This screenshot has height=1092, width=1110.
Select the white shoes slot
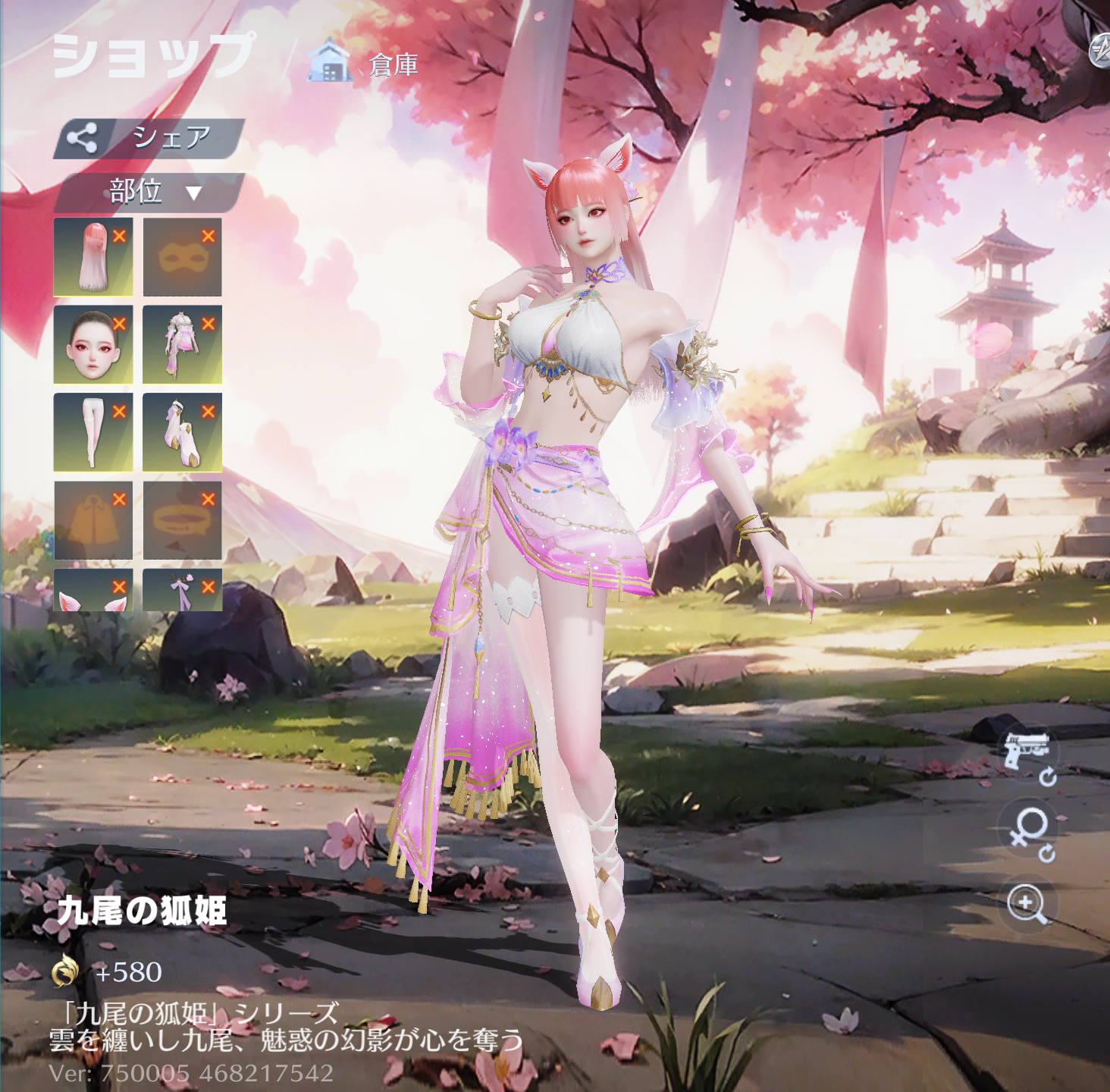tap(182, 432)
